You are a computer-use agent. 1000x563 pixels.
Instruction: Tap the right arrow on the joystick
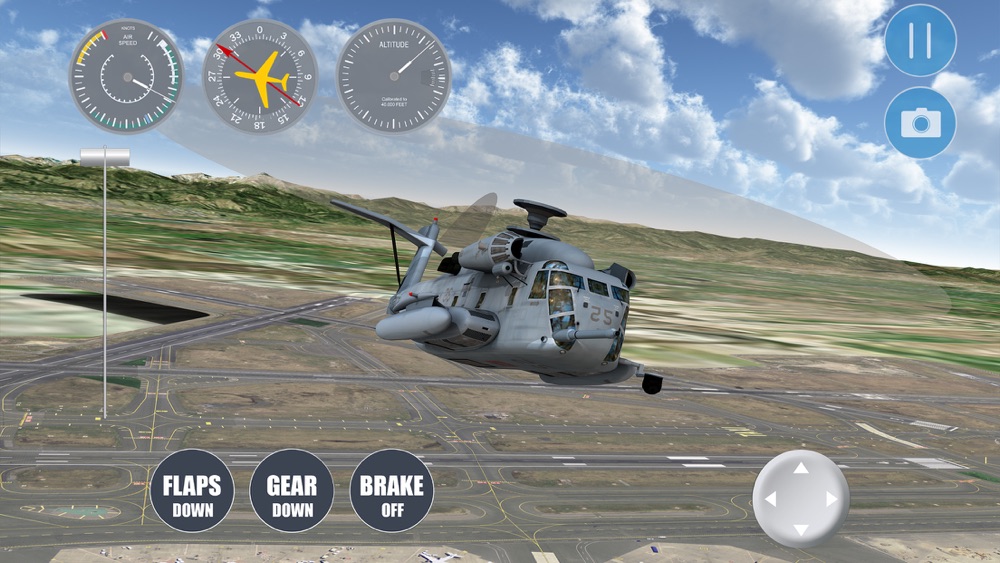(831, 499)
